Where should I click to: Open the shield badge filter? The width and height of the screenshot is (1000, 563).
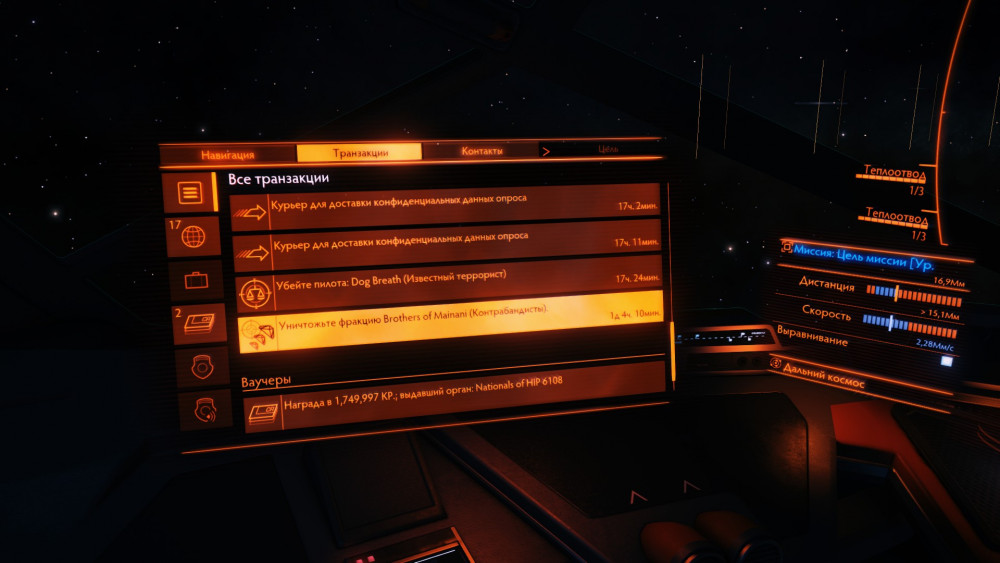pyautogui.click(x=202, y=366)
